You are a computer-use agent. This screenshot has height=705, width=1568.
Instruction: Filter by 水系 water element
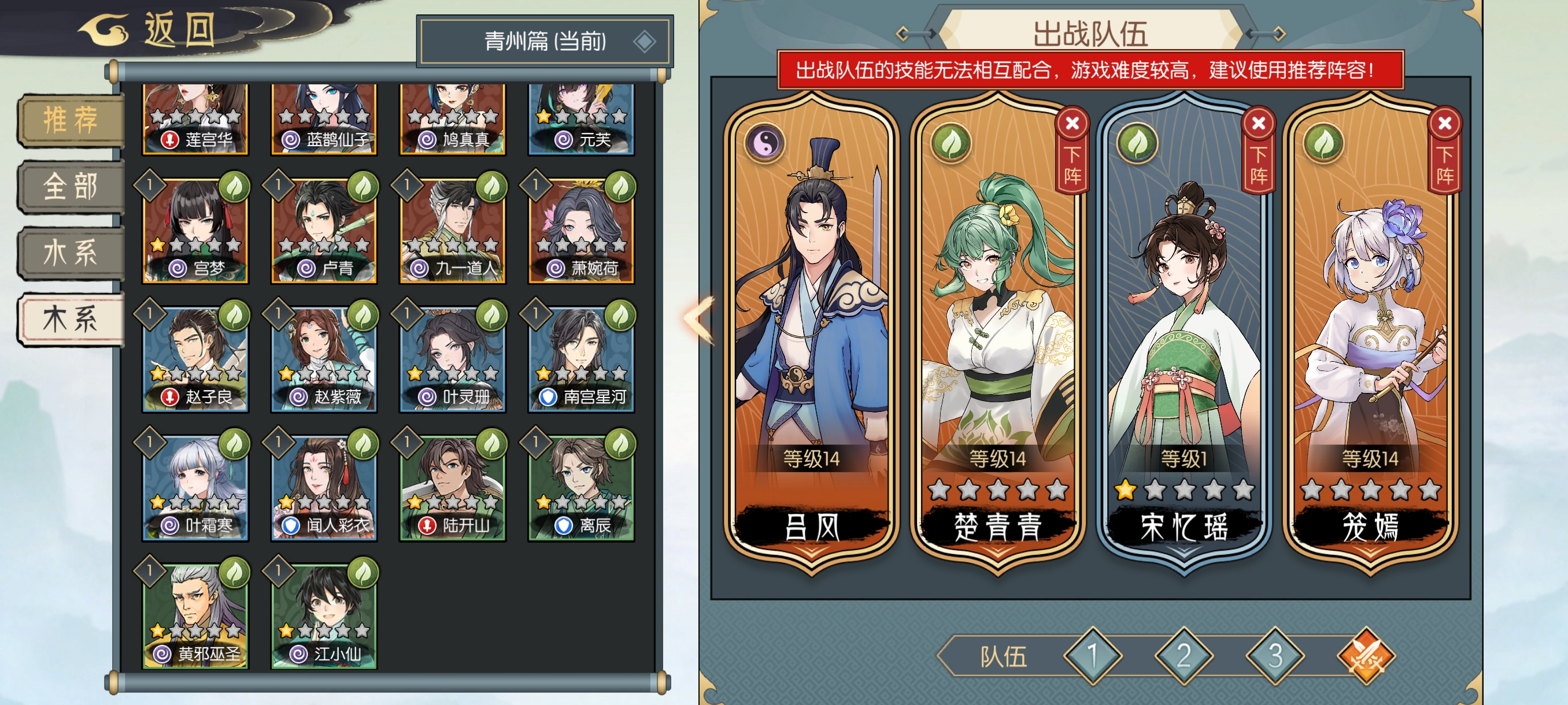pyautogui.click(x=71, y=253)
